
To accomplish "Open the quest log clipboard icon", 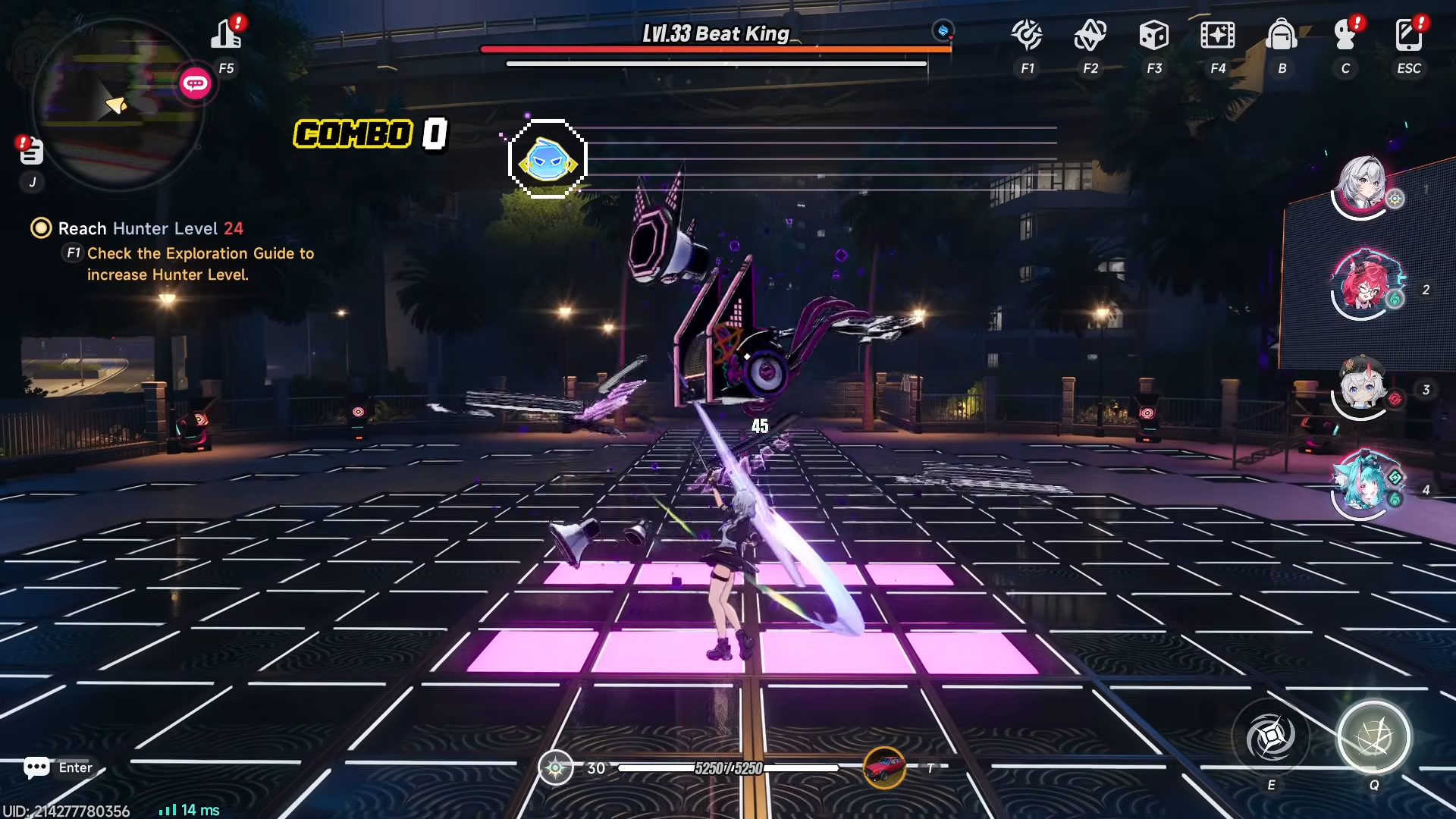I will tap(31, 152).
